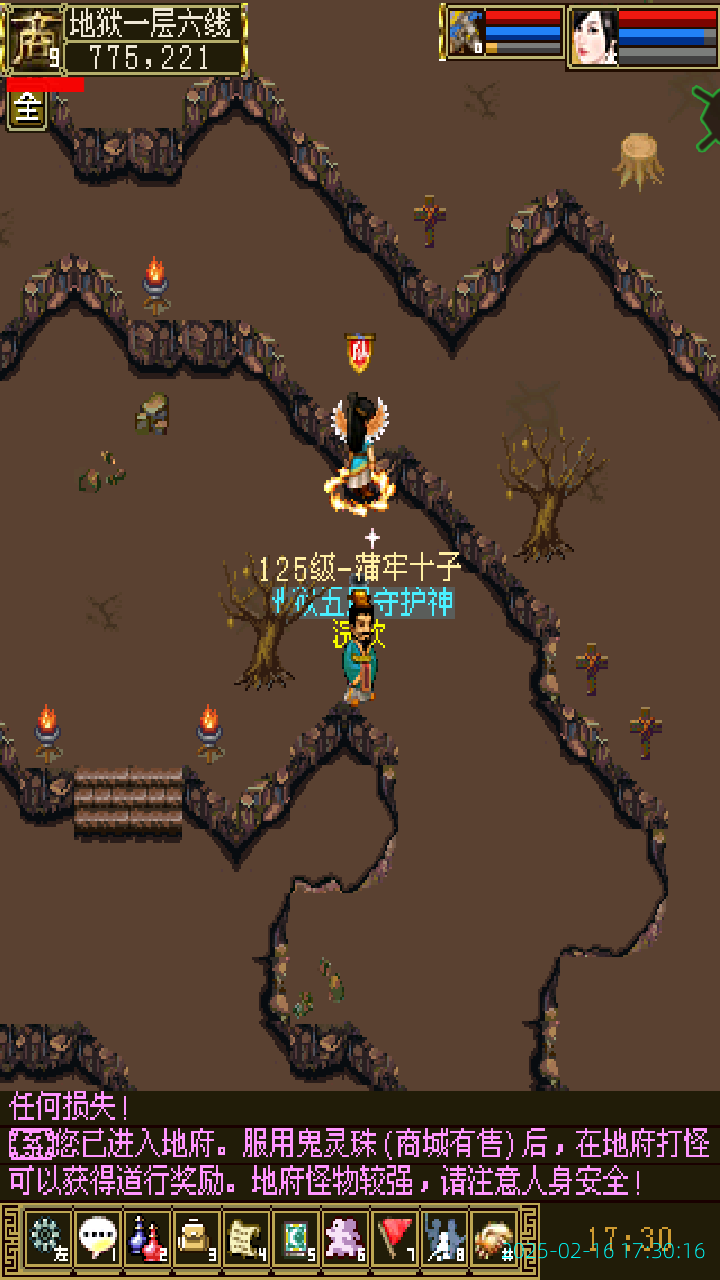Open the gear settings icon
Image resolution: width=720 pixels, height=1280 pixels.
[x=46, y=1239]
